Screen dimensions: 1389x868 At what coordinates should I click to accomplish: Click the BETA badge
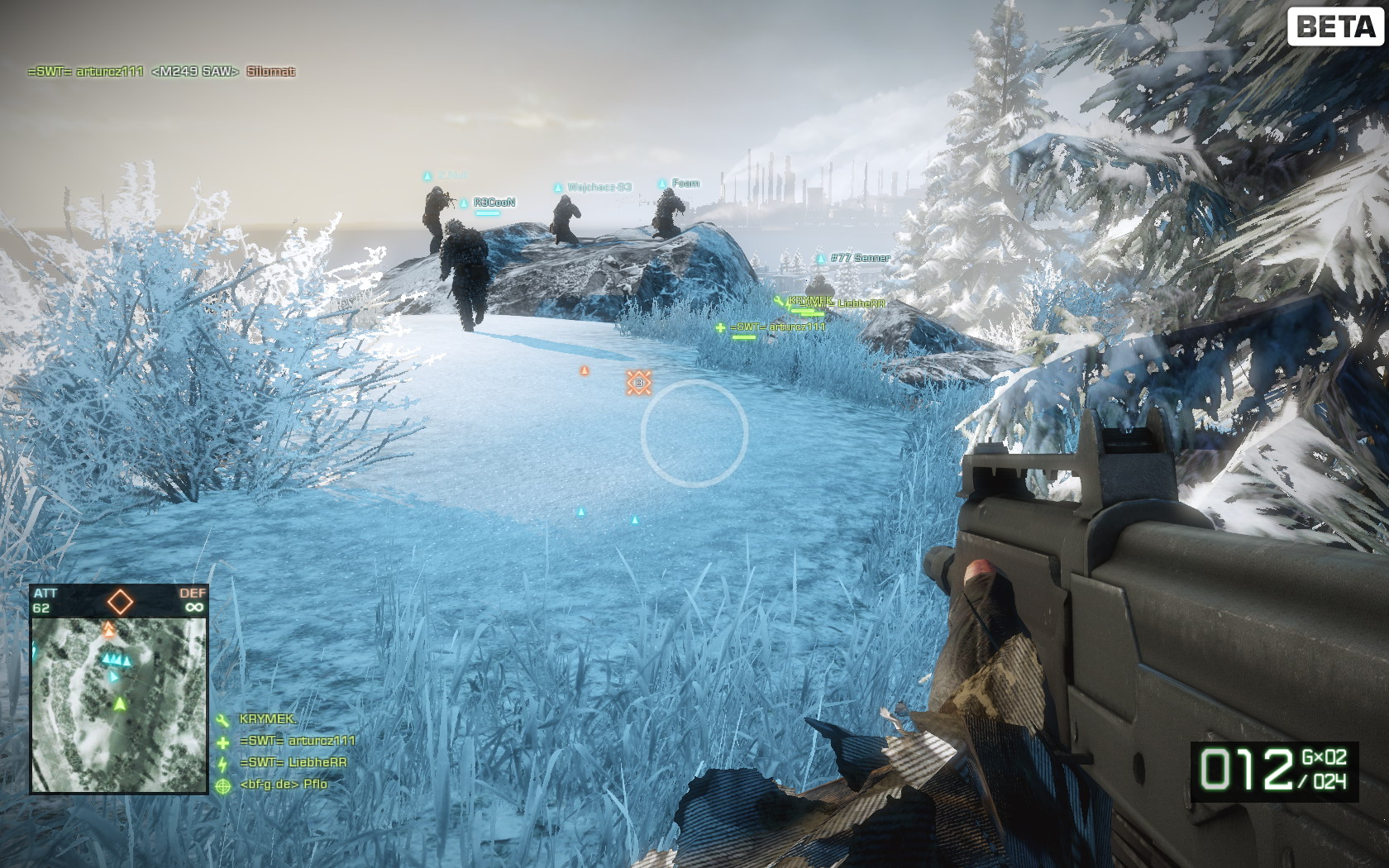(x=1335, y=26)
